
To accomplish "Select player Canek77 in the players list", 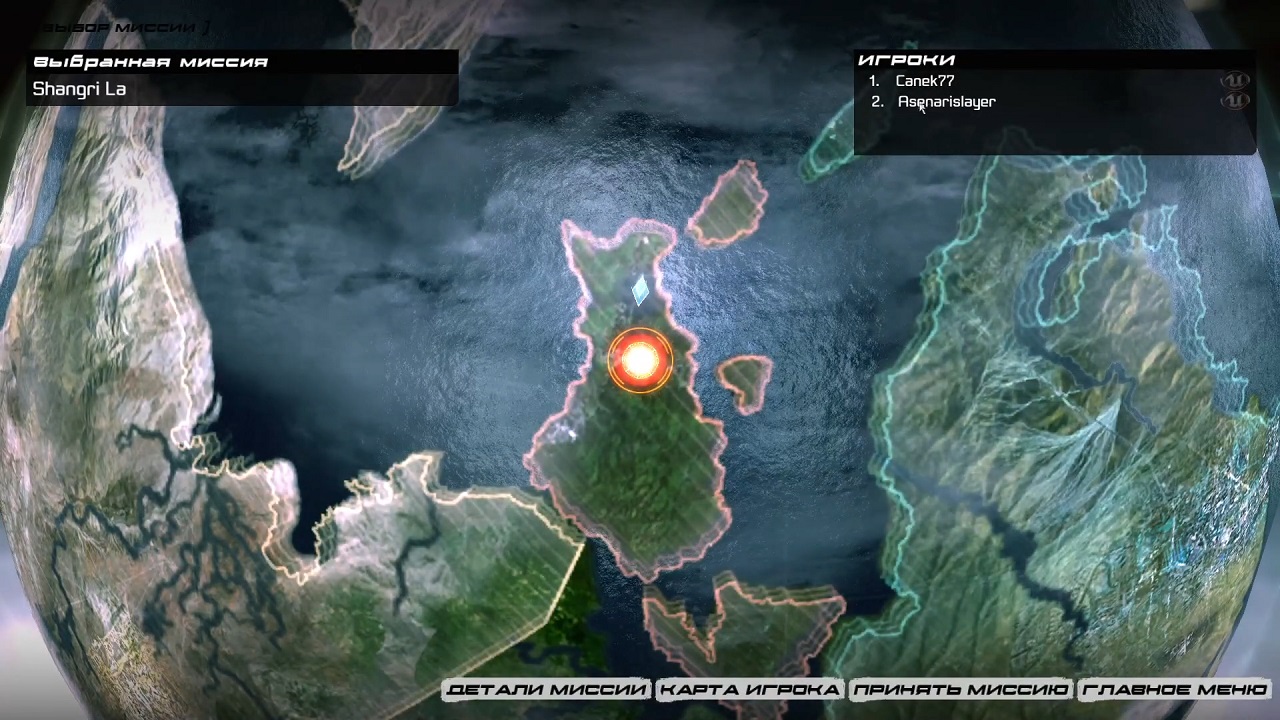I will click(925, 81).
